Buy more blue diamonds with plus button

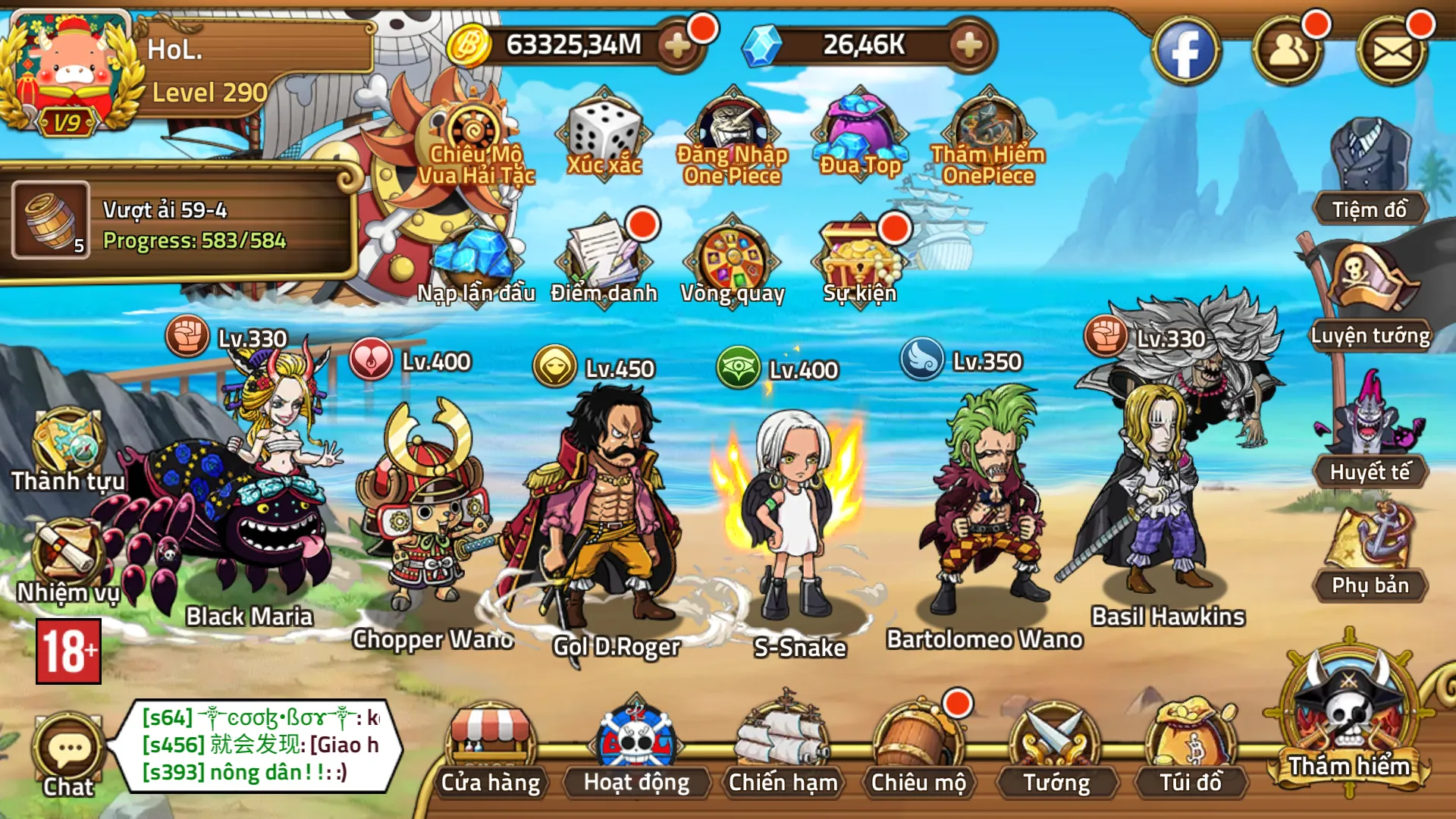click(969, 45)
